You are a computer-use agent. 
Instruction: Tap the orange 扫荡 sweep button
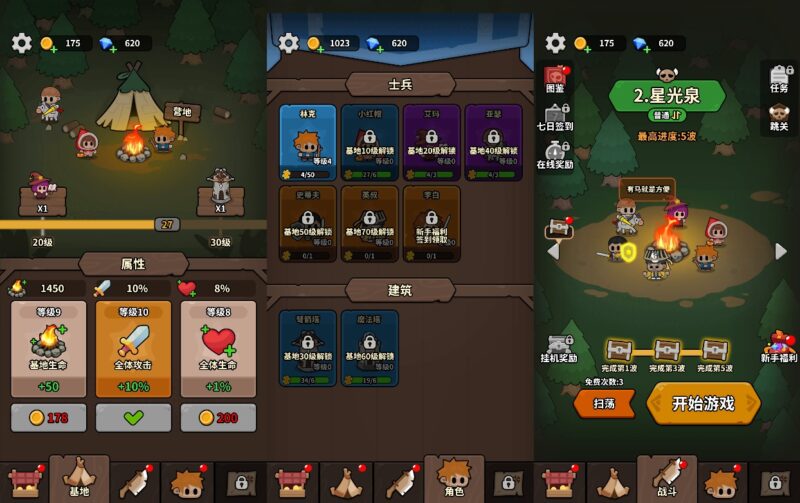point(604,403)
